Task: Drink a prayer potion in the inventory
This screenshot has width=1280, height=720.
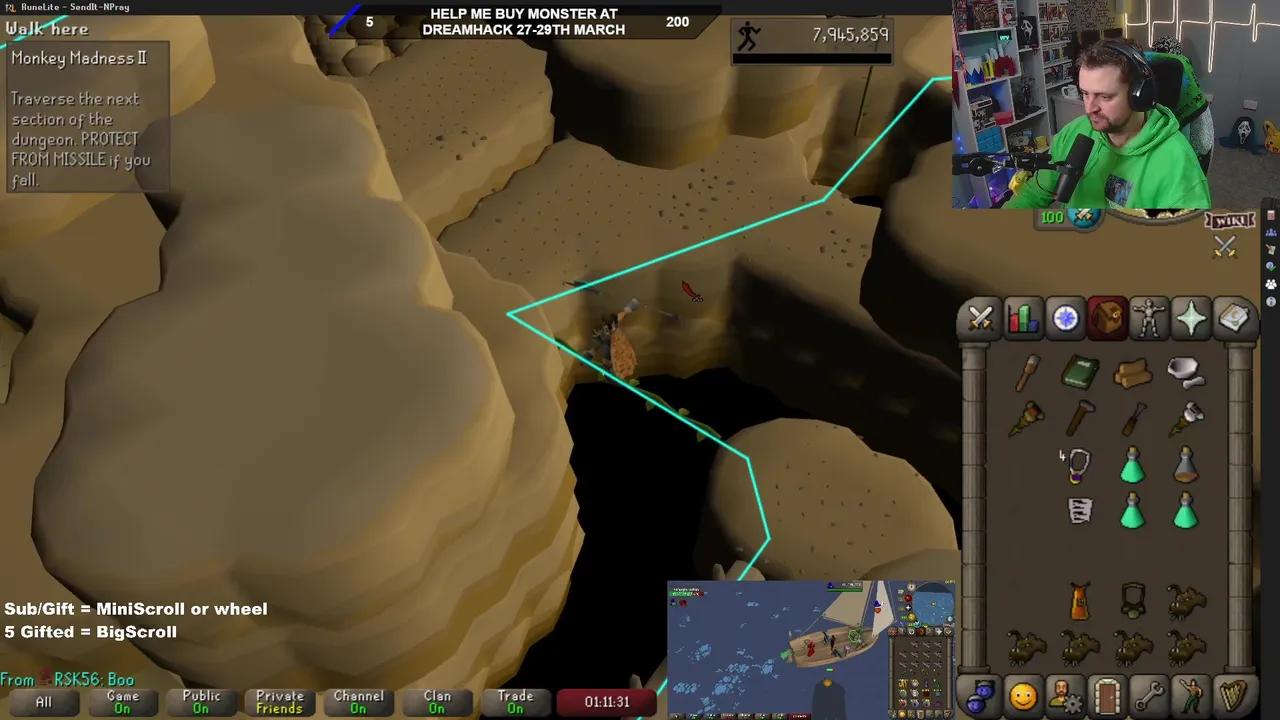Action: click(x=1131, y=466)
